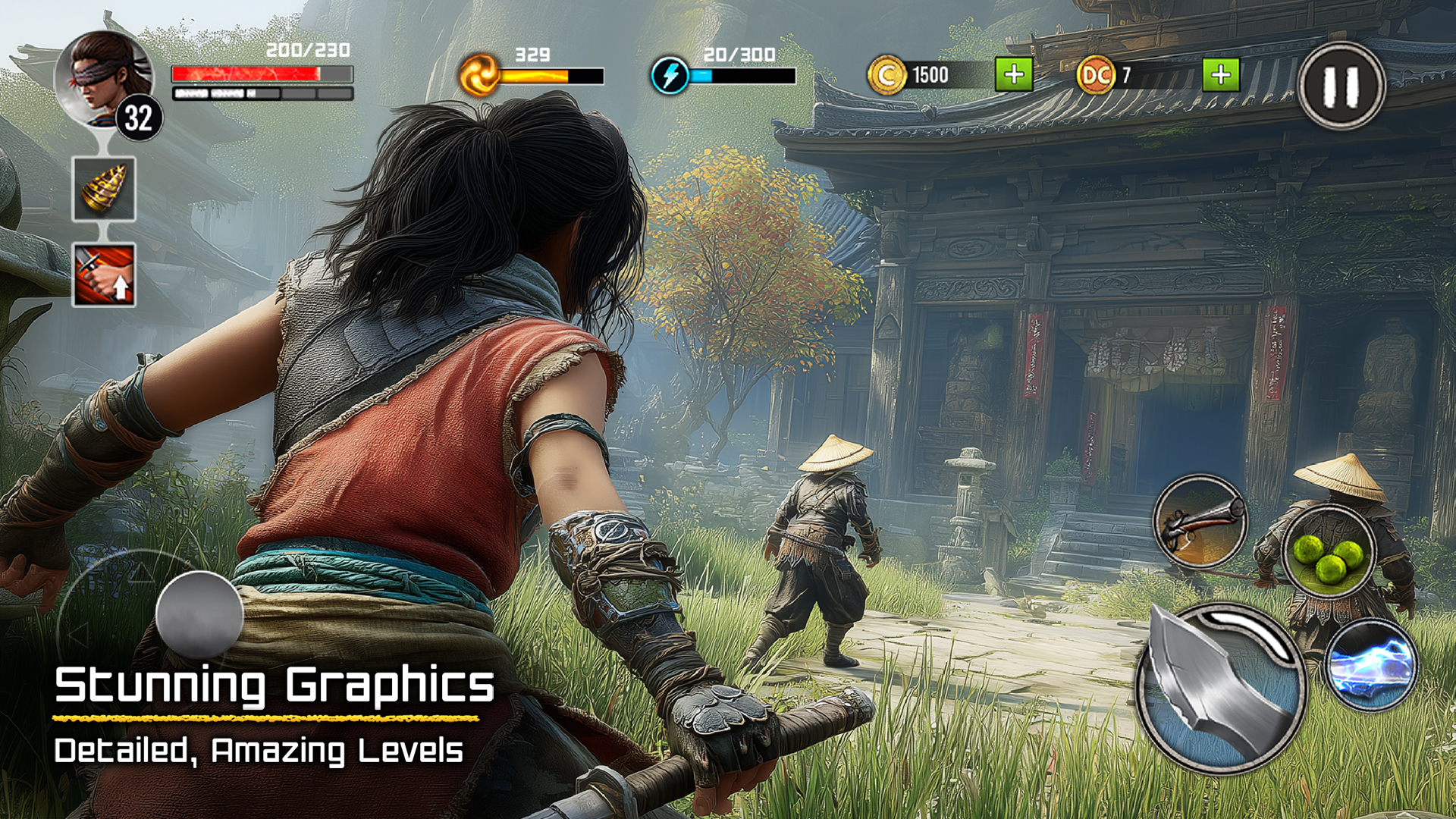This screenshot has width=1456, height=819.
Task: Strike with the main blade attack button
Action: coord(1219,689)
